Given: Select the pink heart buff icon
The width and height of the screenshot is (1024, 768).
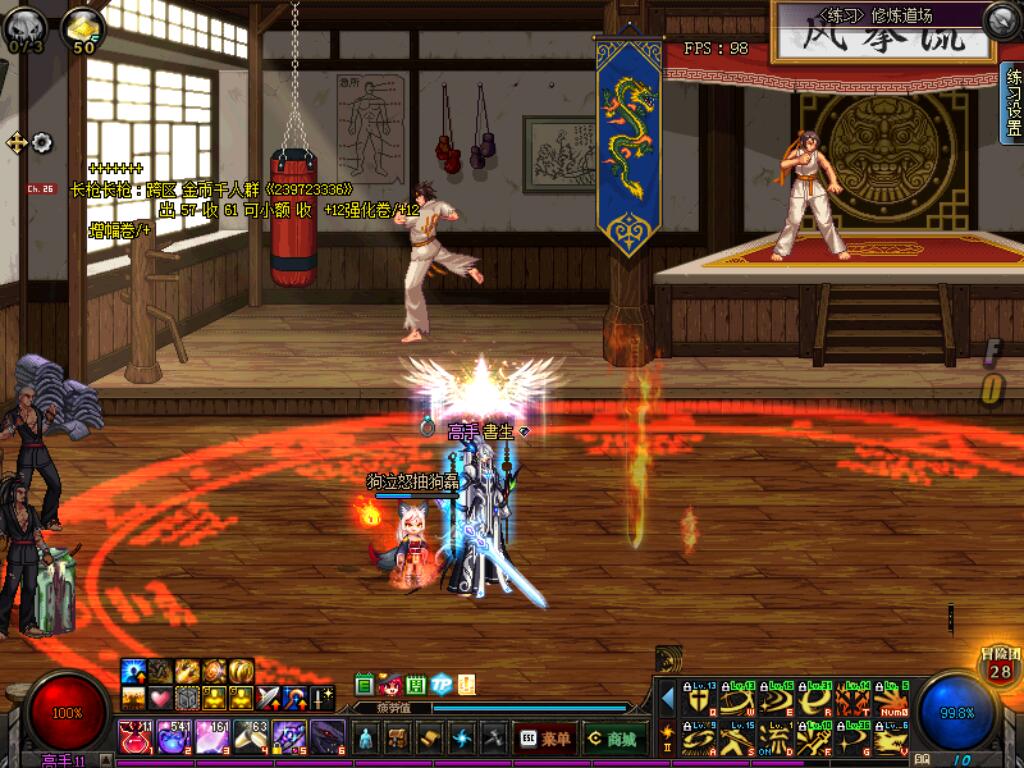Looking at the screenshot, I should click(x=160, y=697).
